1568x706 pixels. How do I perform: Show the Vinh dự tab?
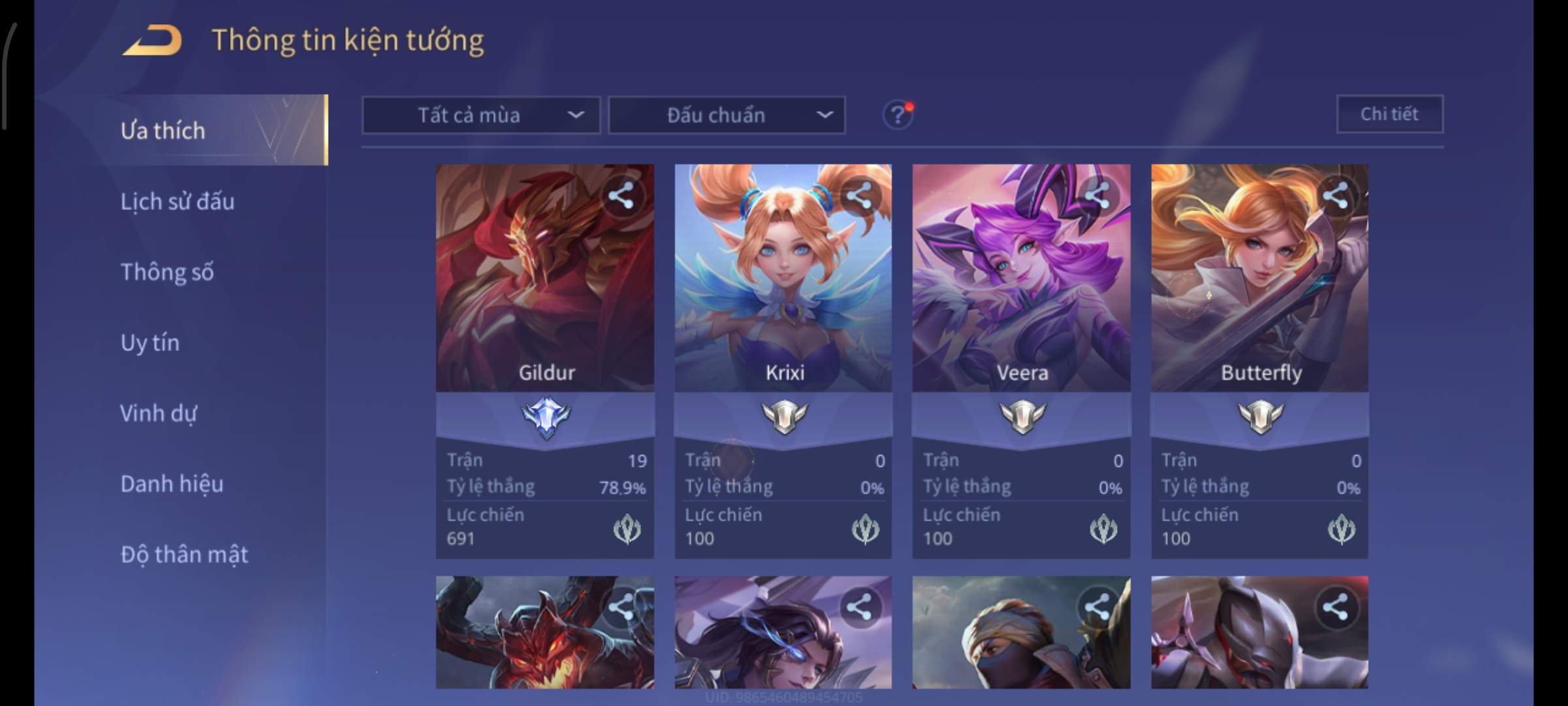pyautogui.click(x=158, y=413)
